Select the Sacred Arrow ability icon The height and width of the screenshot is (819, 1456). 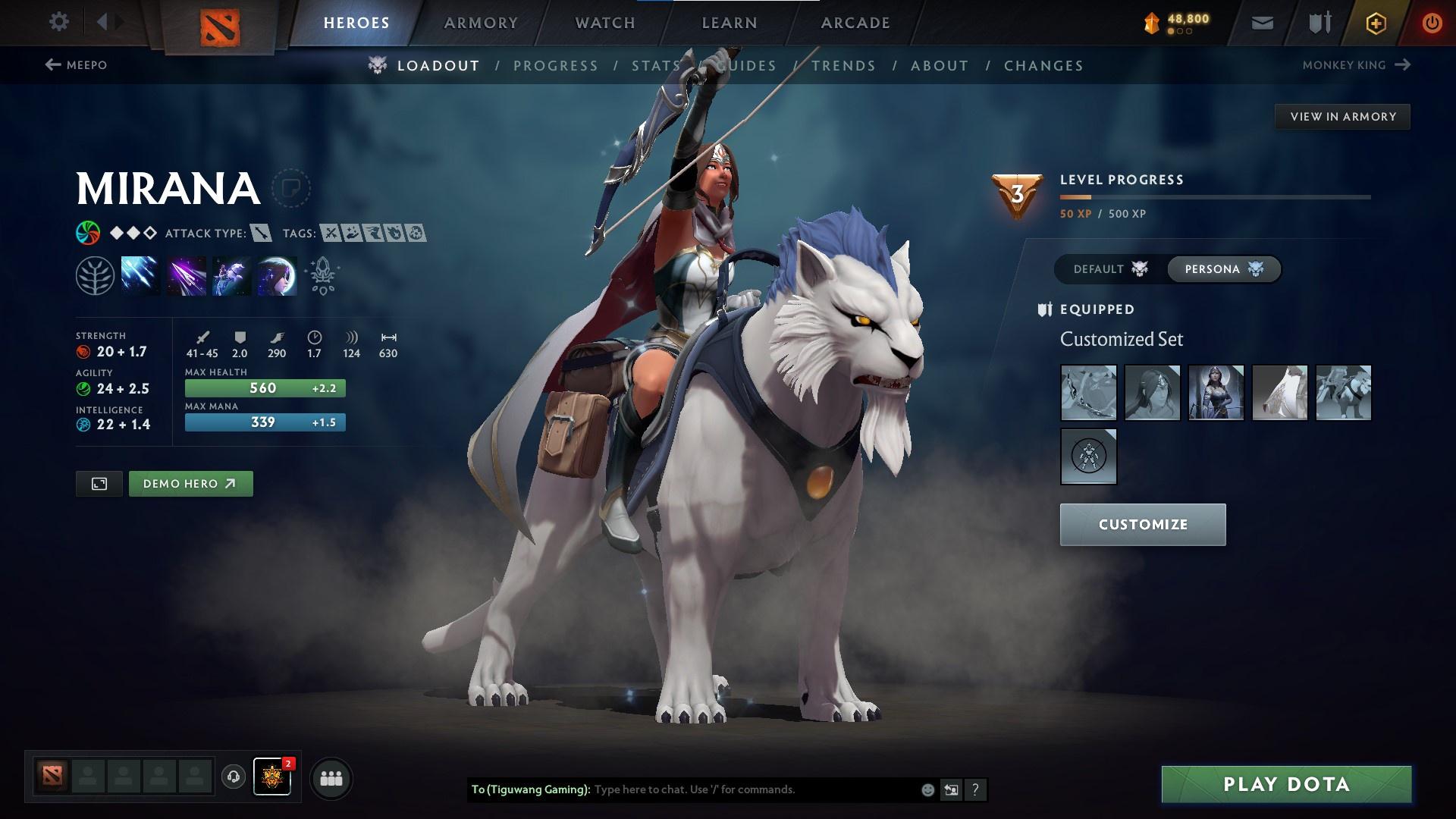[x=186, y=275]
